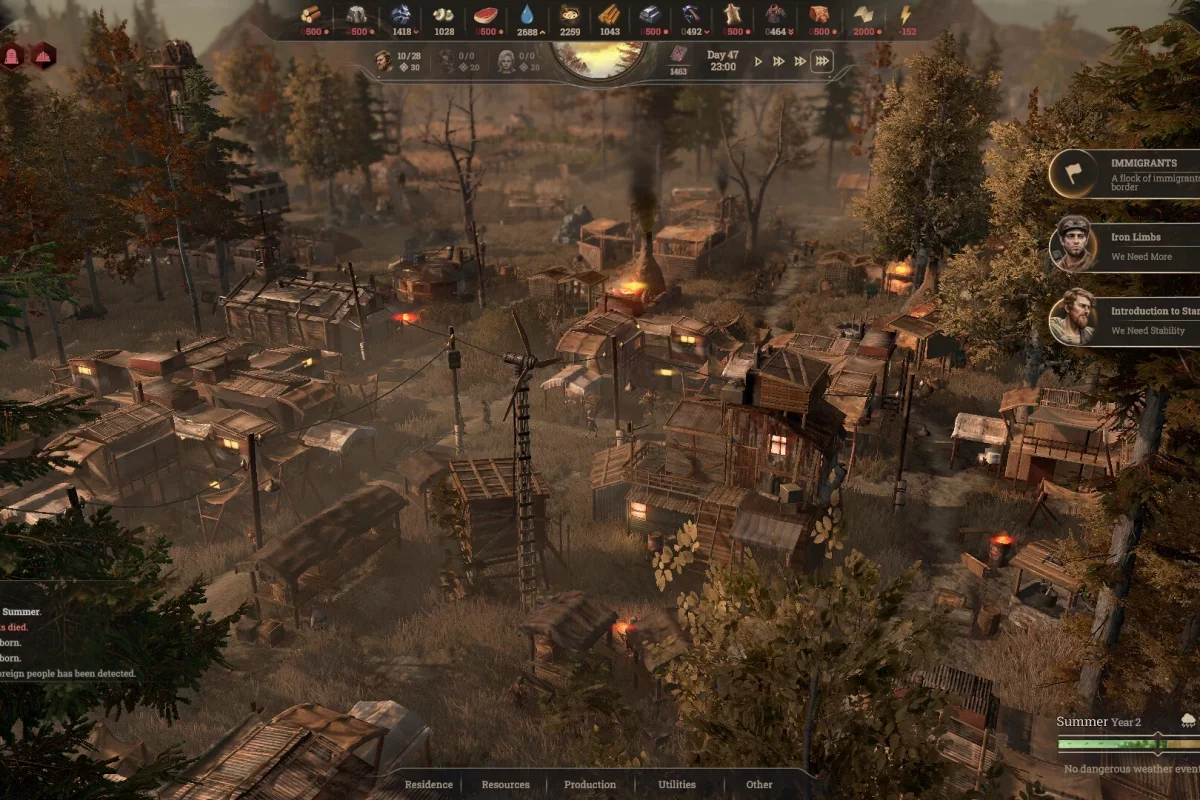Screen dimensions: 1200x800
Task: Select the male worker population portrait
Action: [384, 60]
